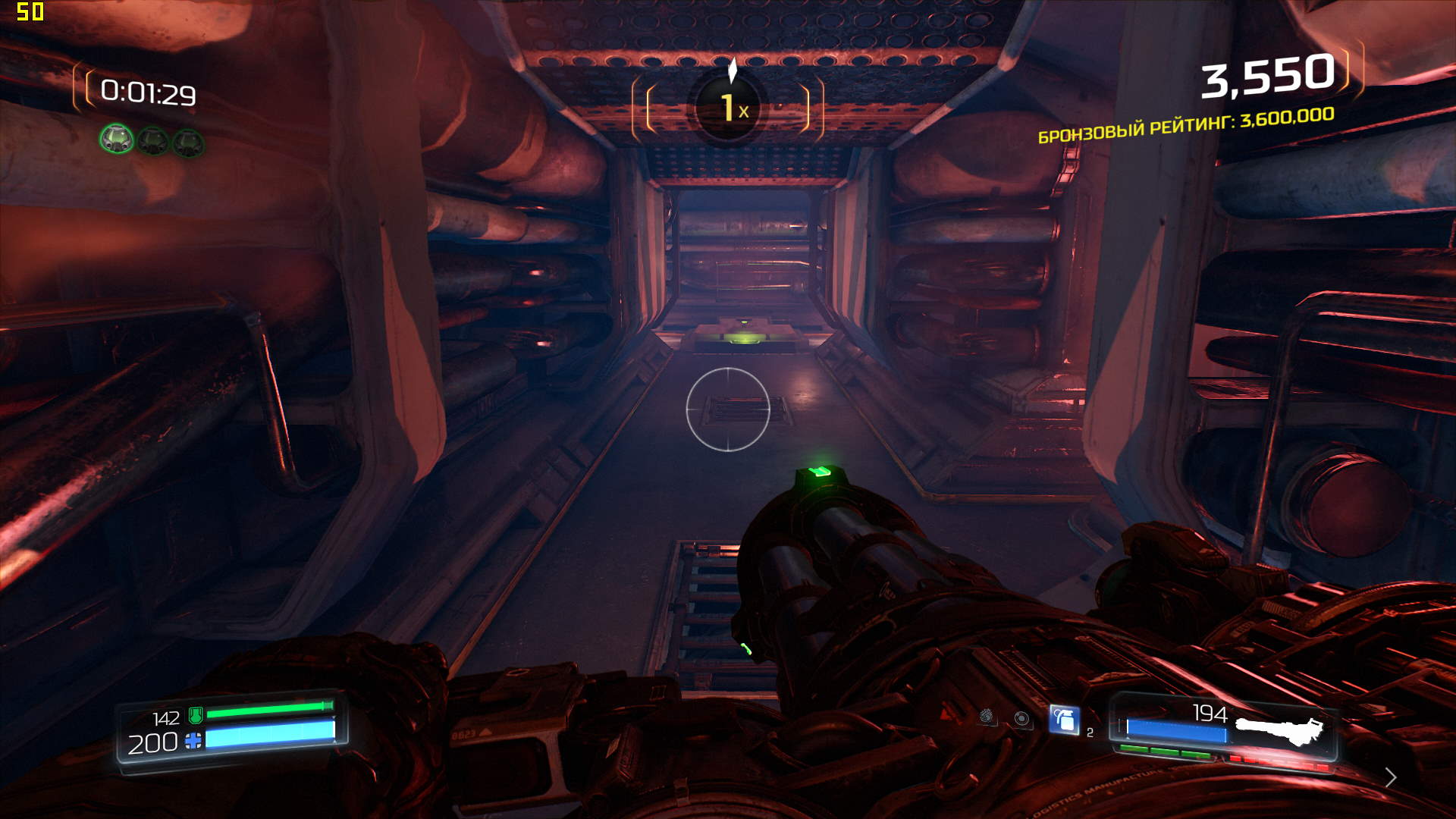1456x819 pixels.
Task: Select the dimmed hologram equipment icon
Action: pos(1021,719)
